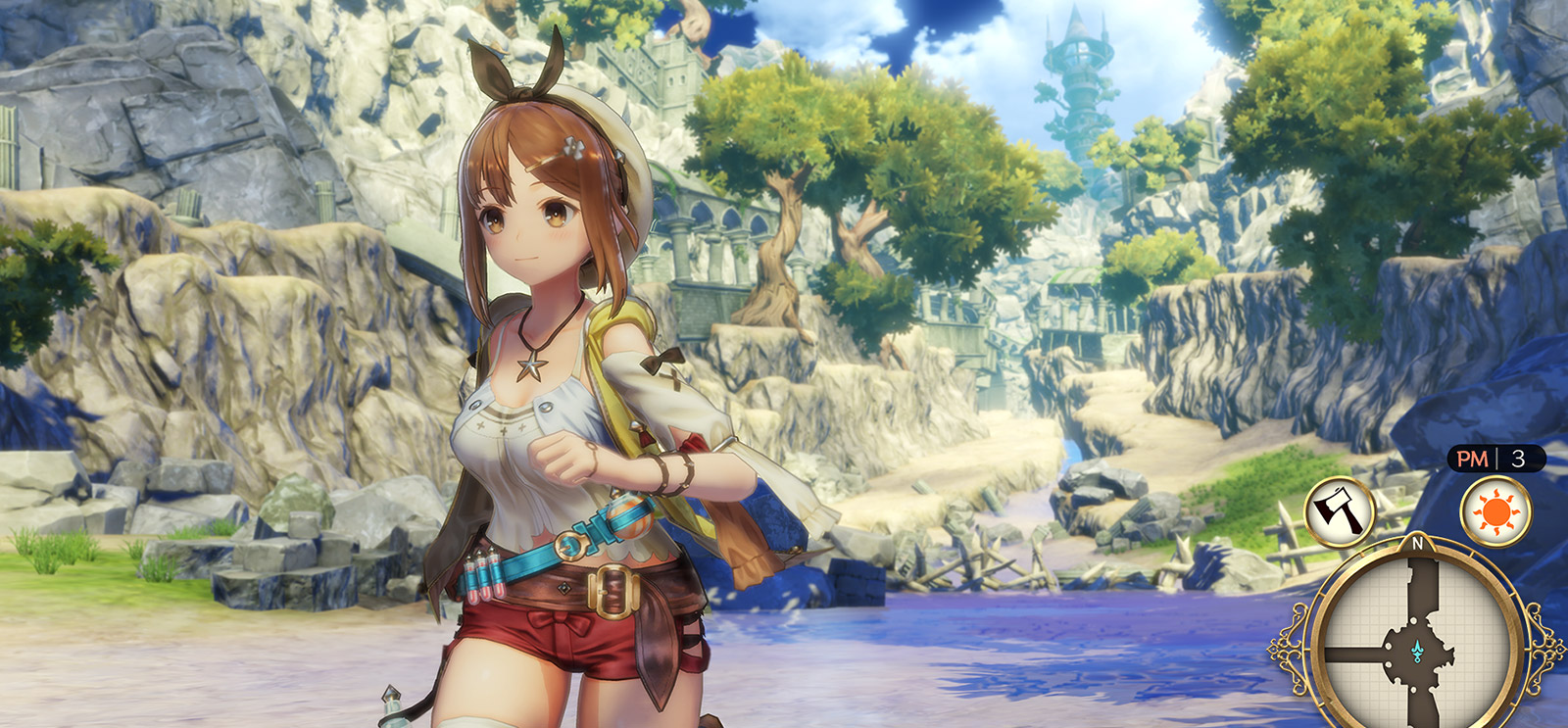Click the sun weather icon
The height and width of the screenshot is (728, 1568).
tap(1496, 511)
